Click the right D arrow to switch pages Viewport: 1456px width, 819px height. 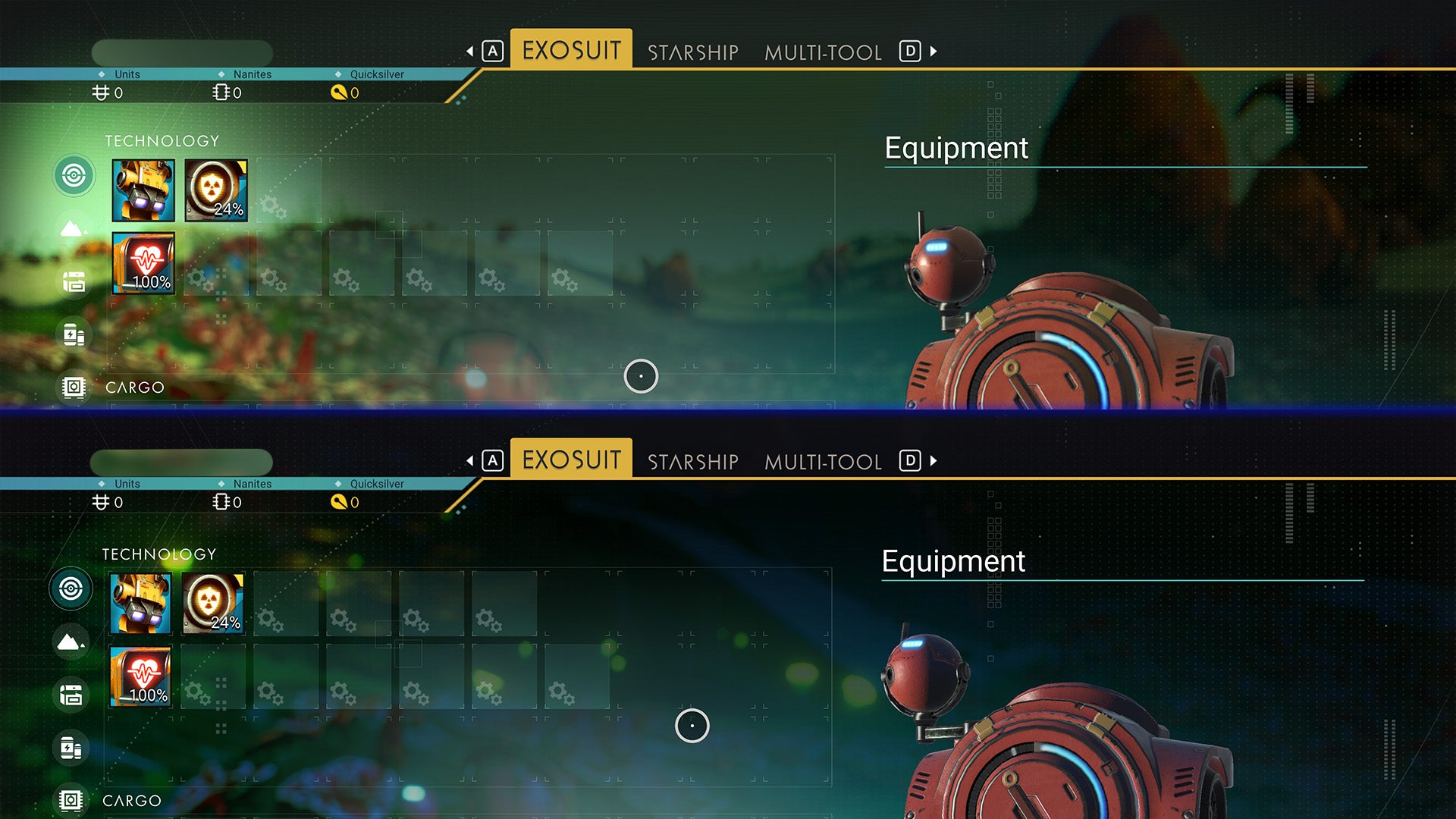click(x=931, y=52)
